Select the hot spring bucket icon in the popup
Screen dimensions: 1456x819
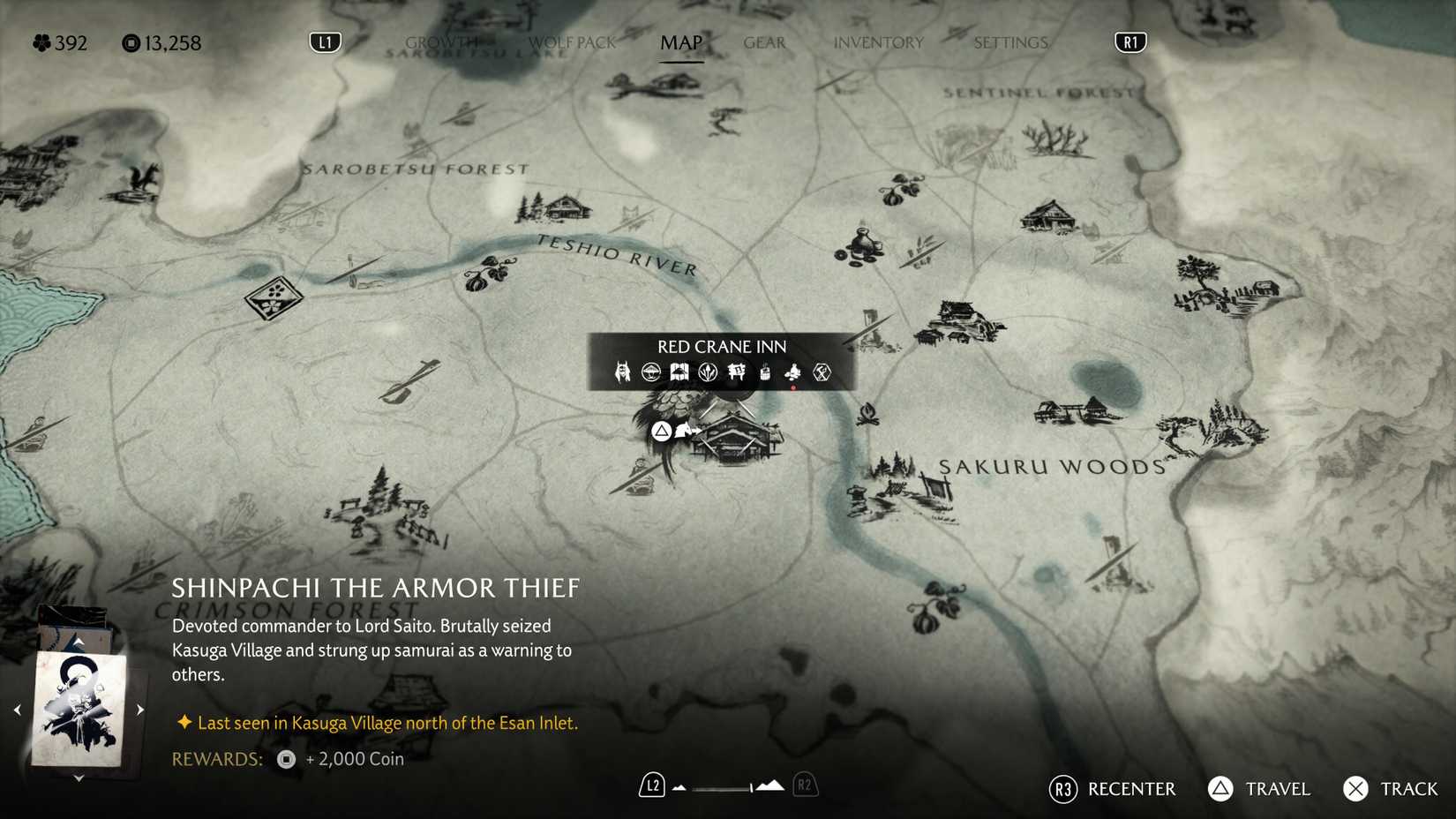click(764, 372)
